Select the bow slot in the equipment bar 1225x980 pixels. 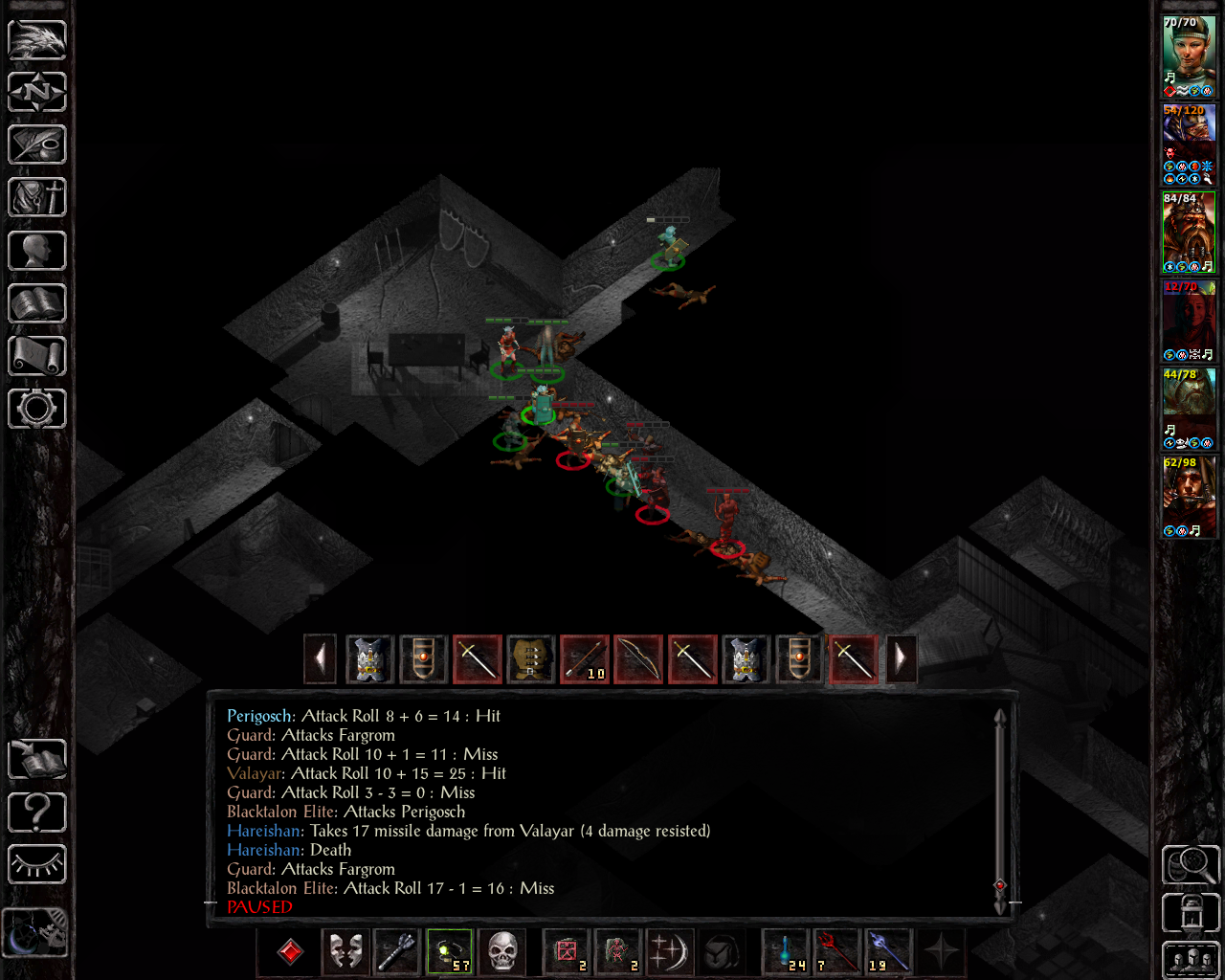pyautogui.click(x=638, y=658)
